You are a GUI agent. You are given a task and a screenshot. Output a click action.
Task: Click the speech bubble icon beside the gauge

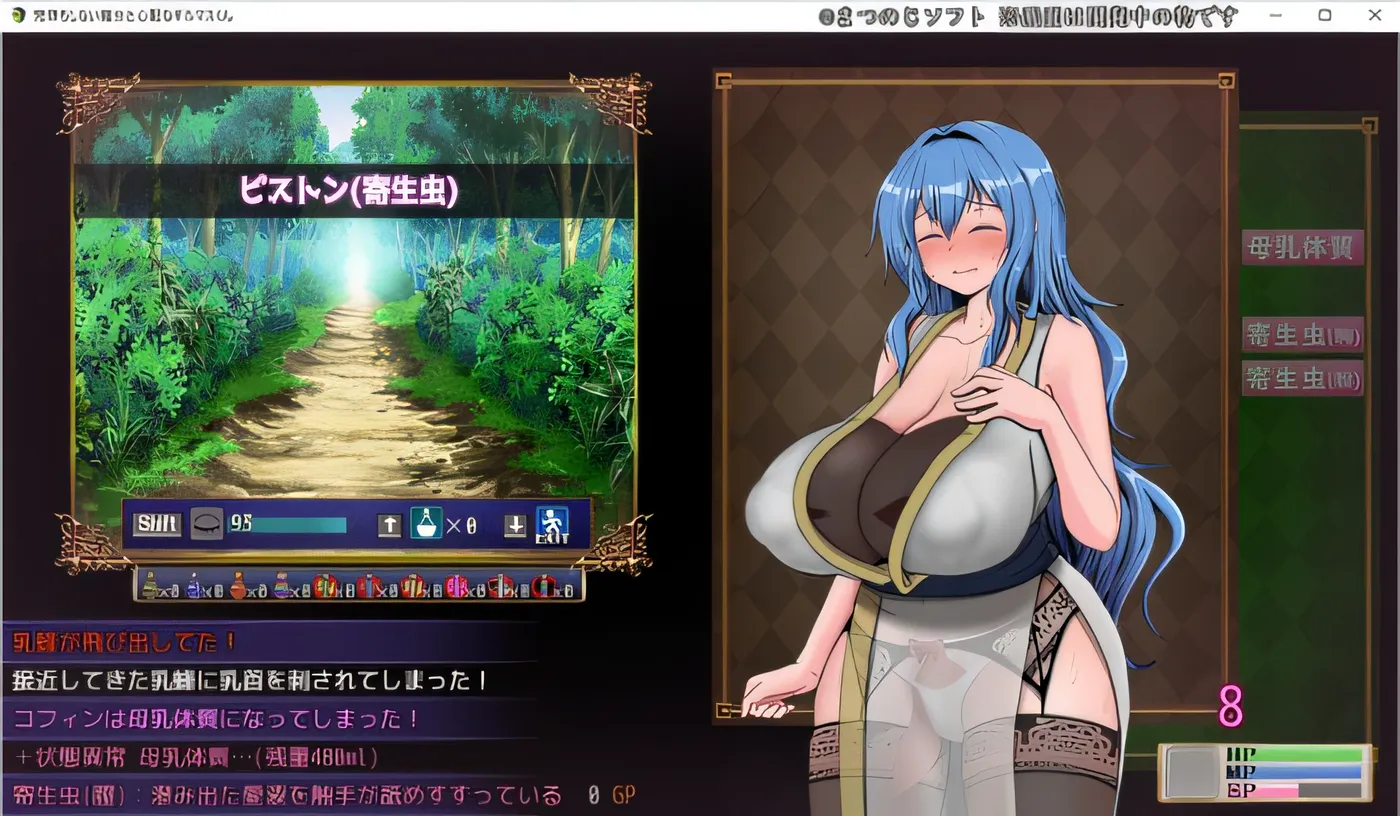(x=207, y=521)
